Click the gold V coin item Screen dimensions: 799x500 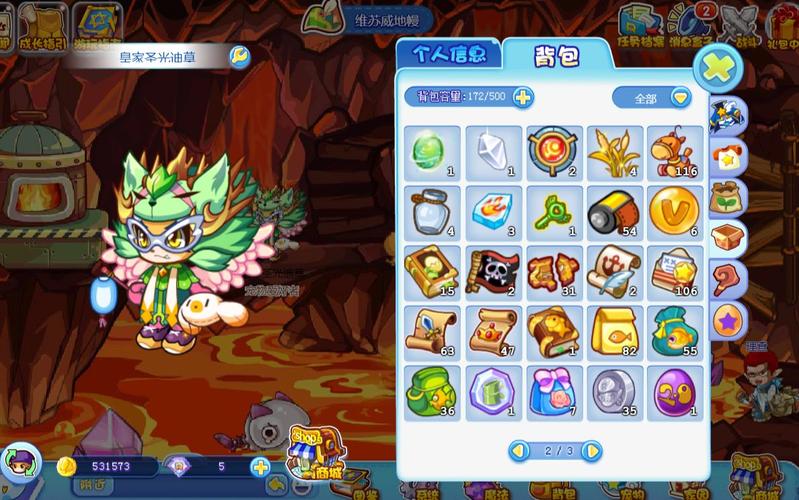tap(673, 212)
